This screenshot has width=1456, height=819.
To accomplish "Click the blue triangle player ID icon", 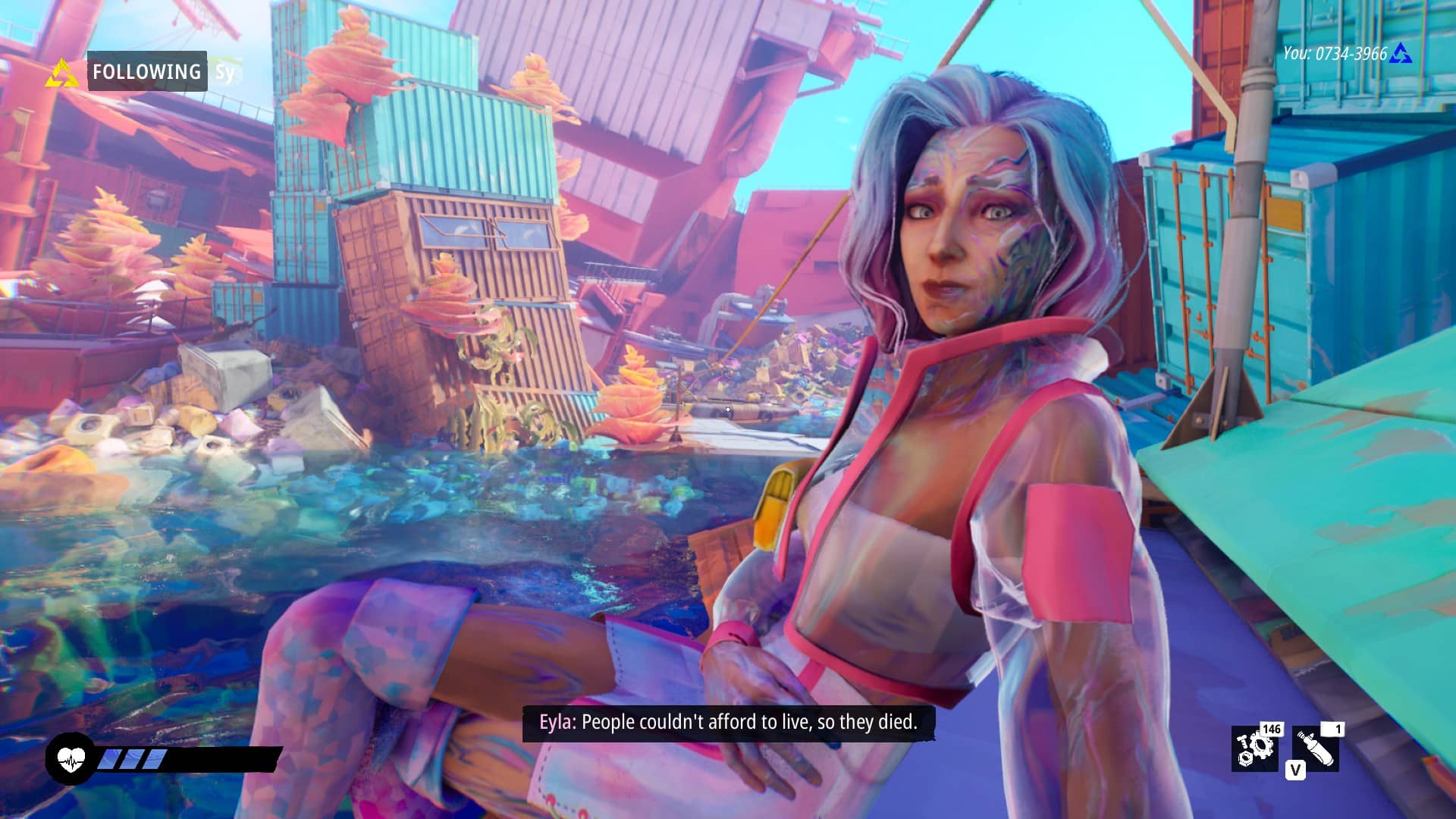I will click(1401, 54).
